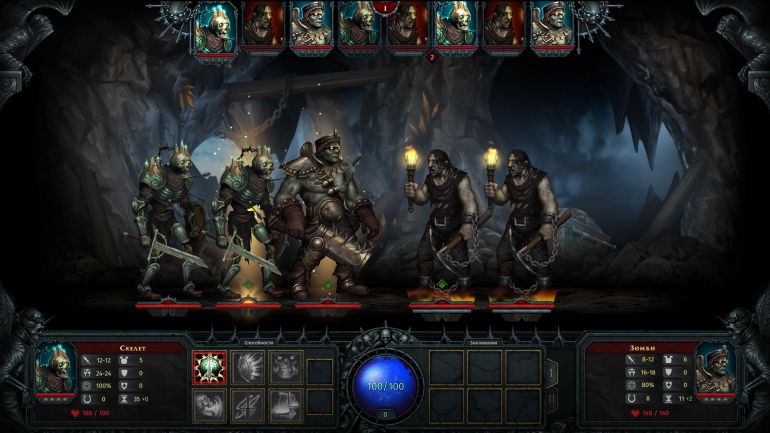This screenshot has width=770, height=433.
Task: Select the highlighted green sword burst ability
Action: click(209, 368)
